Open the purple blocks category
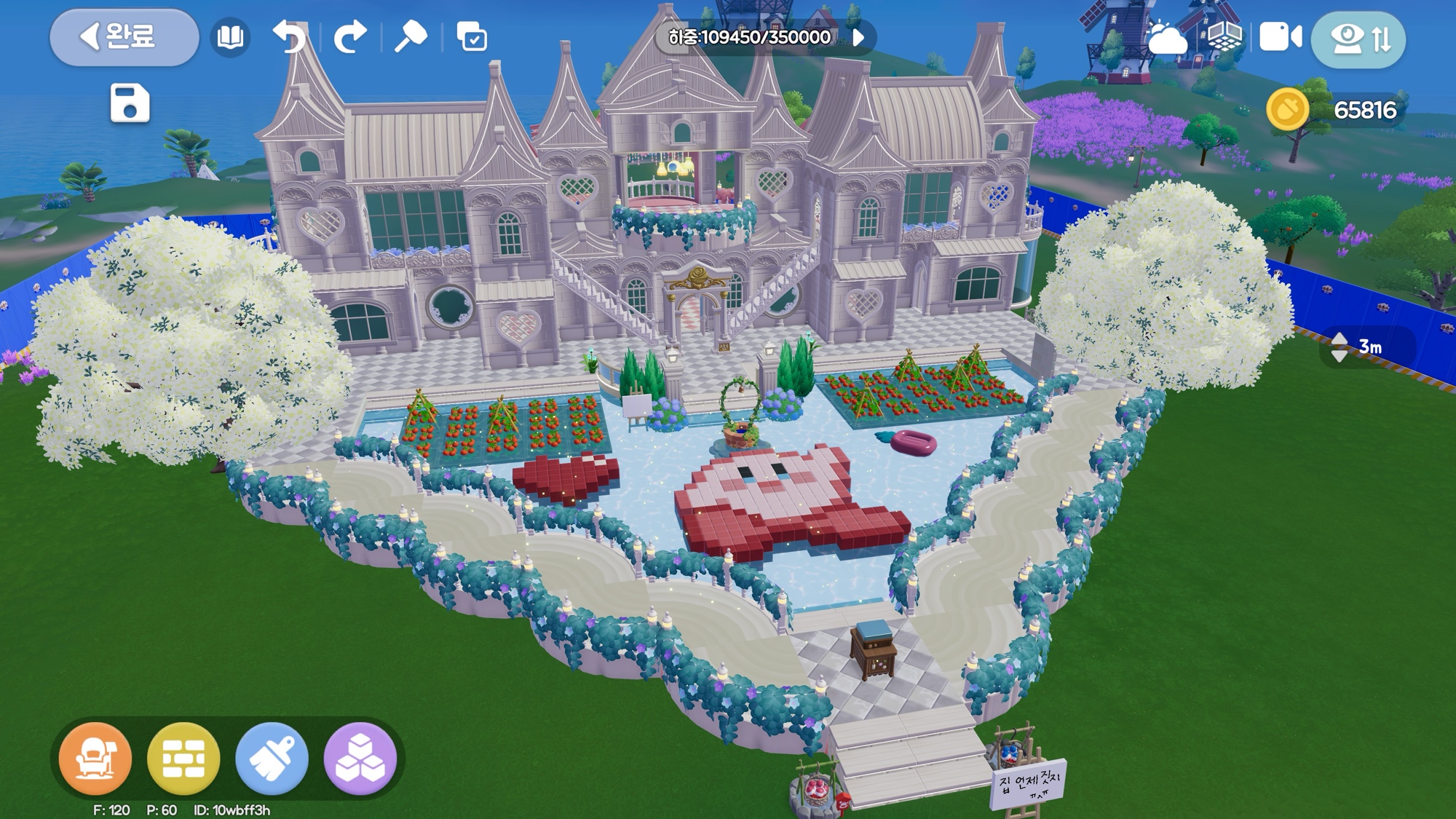Screen dimensions: 1456x819 tap(360, 759)
